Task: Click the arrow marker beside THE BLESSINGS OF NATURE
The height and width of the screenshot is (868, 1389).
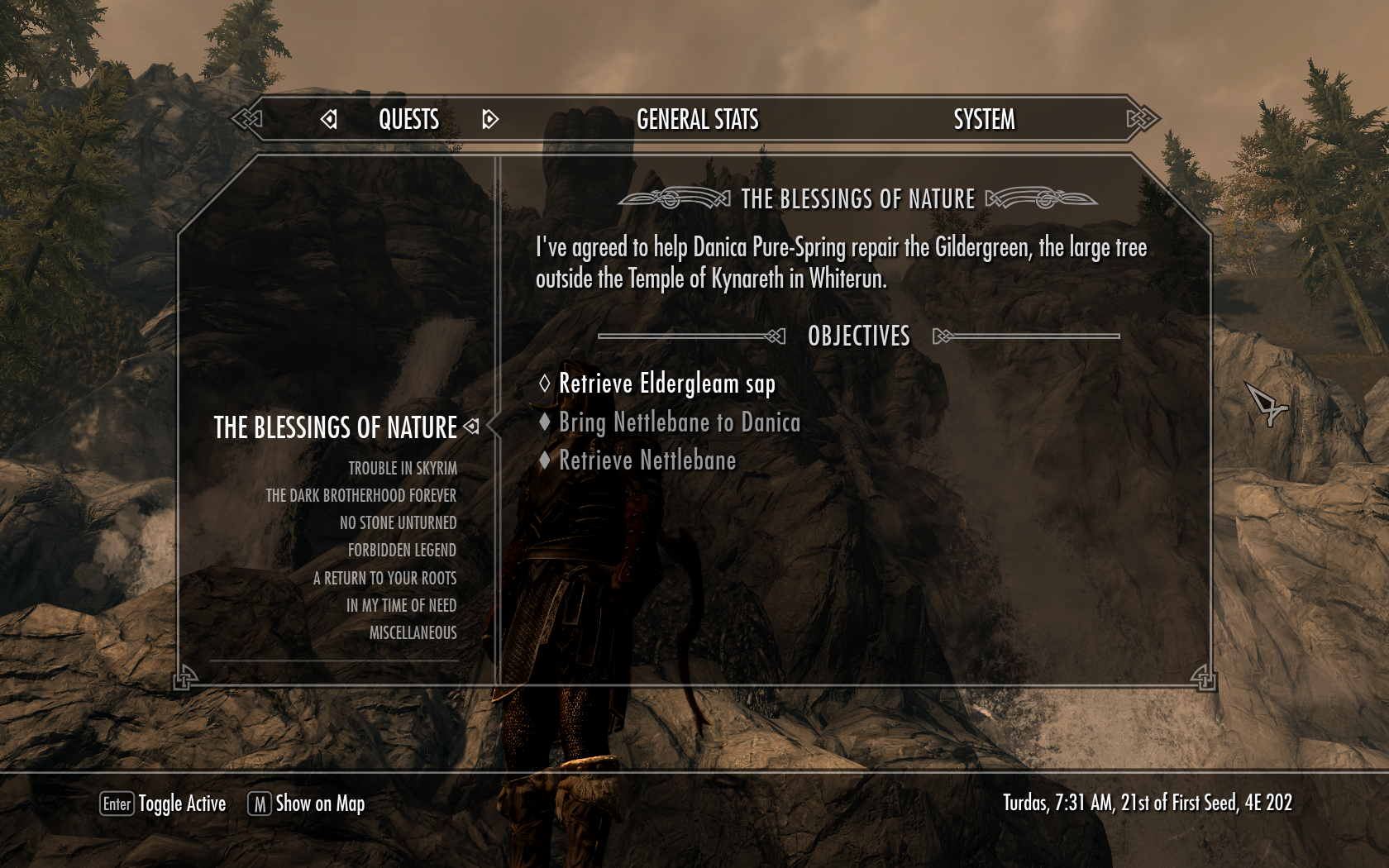Action: [x=473, y=427]
